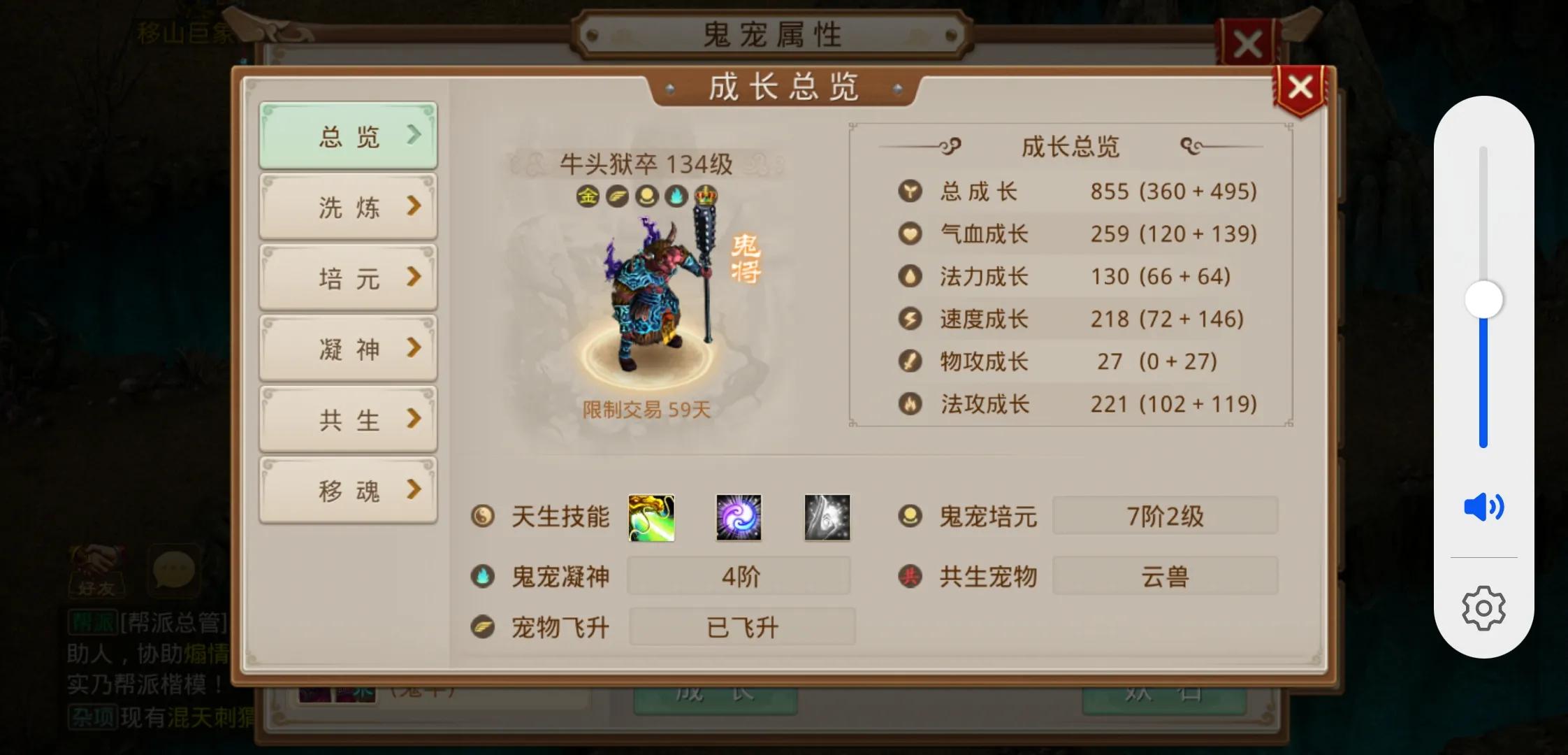
Task: Click the 共 icon next to 共生宠物
Action: point(910,576)
